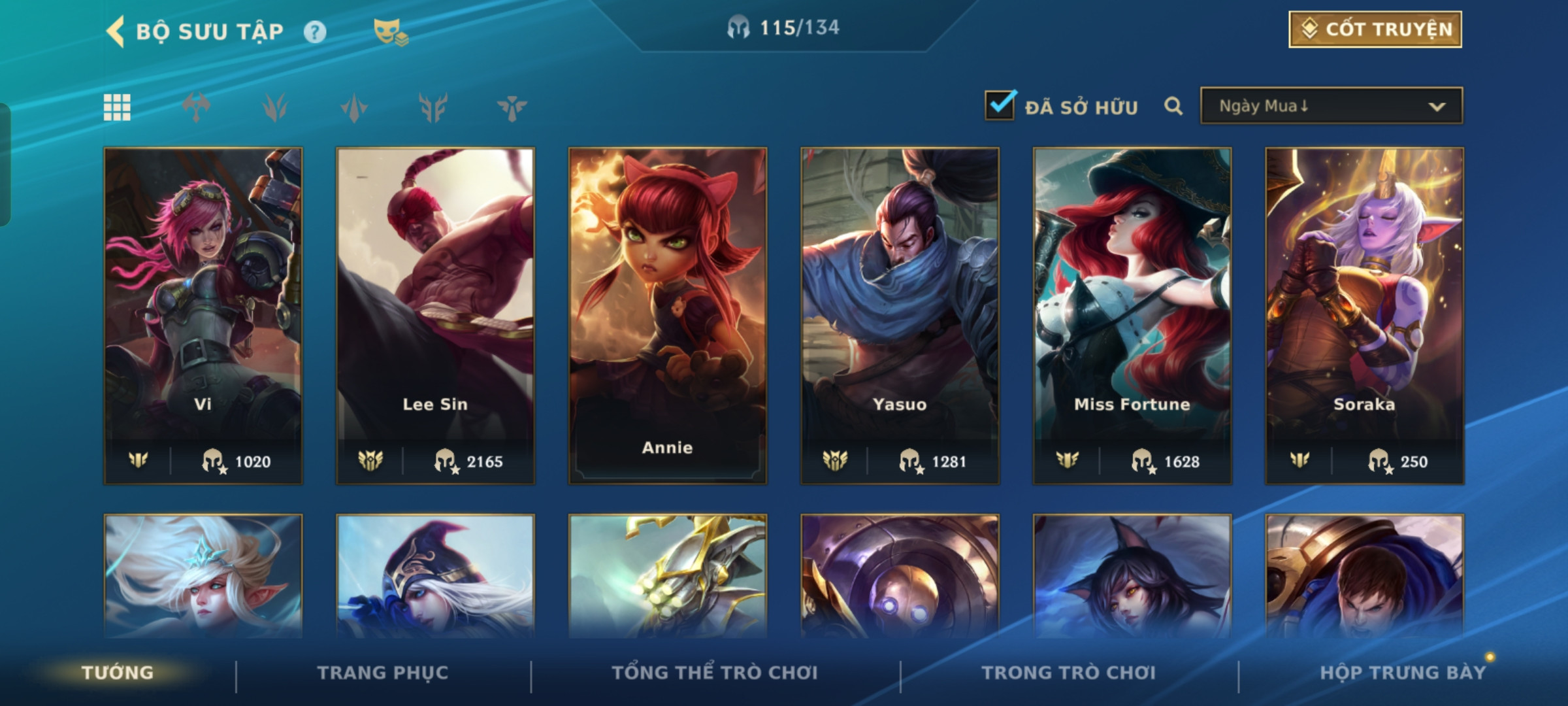Screen dimensions: 1568x706
Task: Switch to the Trong Trò Chơi tab
Action: [1069, 673]
